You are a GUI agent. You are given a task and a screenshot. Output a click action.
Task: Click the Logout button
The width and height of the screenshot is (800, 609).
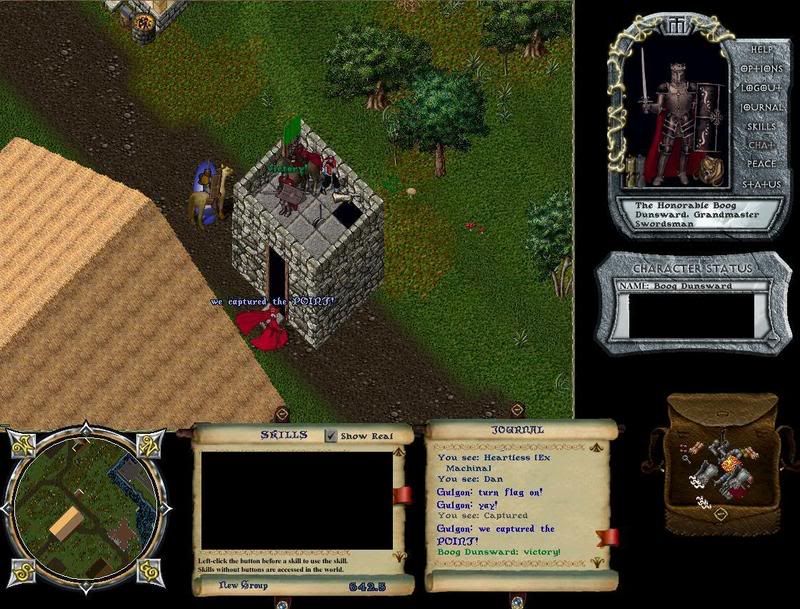pos(760,87)
